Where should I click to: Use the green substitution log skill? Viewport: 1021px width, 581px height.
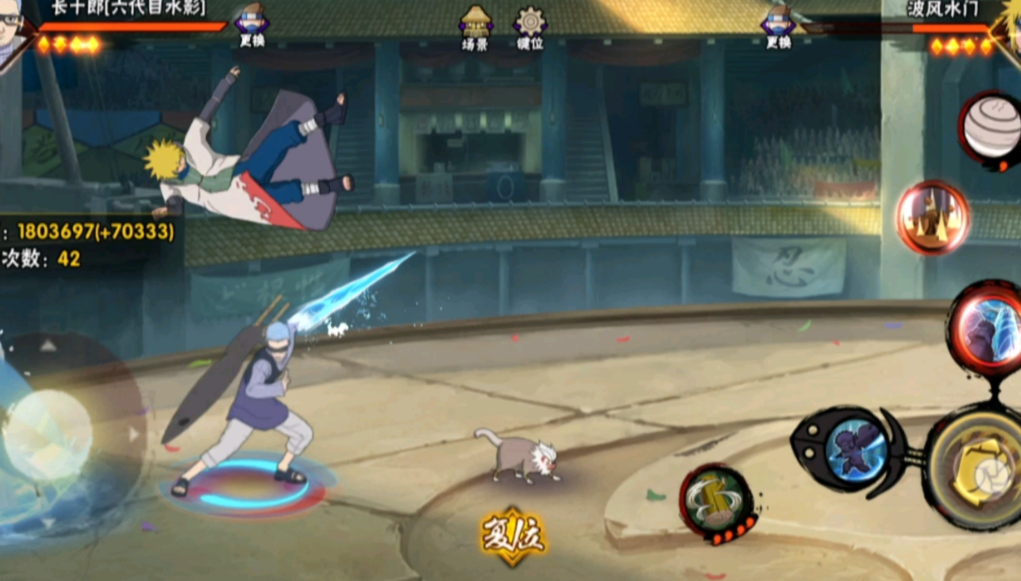716,503
